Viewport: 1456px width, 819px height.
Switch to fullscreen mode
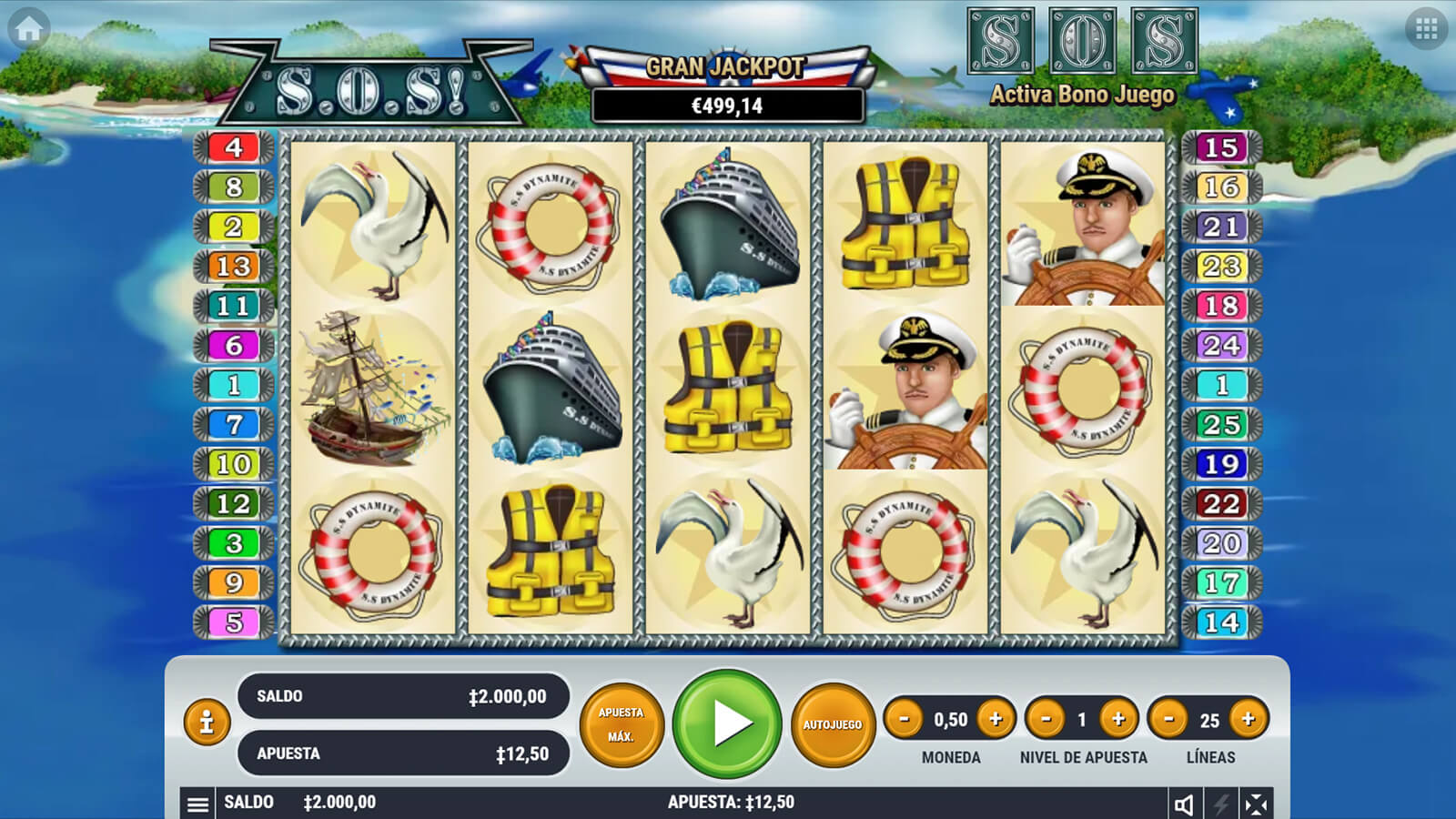(x=1256, y=804)
